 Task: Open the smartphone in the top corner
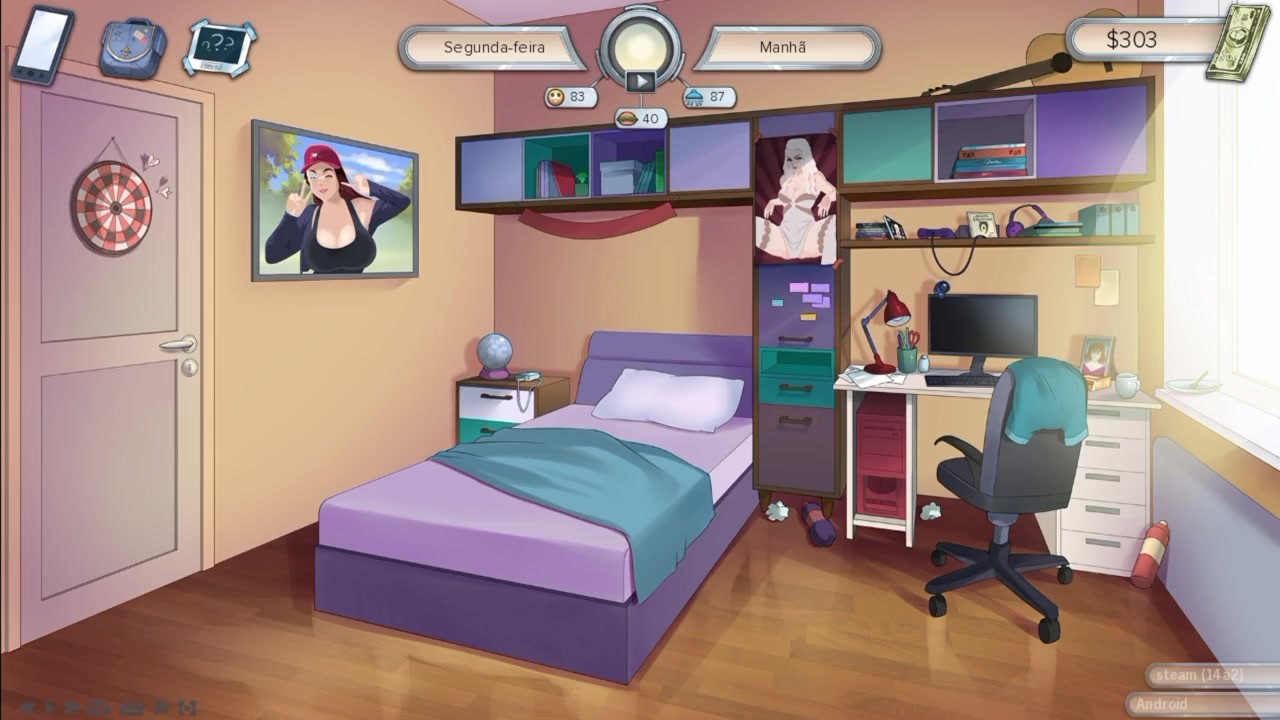pos(43,44)
